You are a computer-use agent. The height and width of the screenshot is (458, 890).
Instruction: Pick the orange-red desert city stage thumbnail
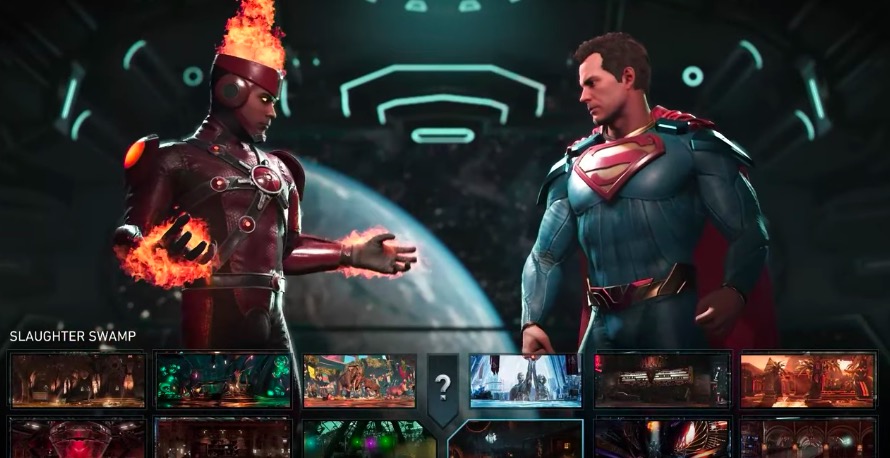[x=808, y=380]
